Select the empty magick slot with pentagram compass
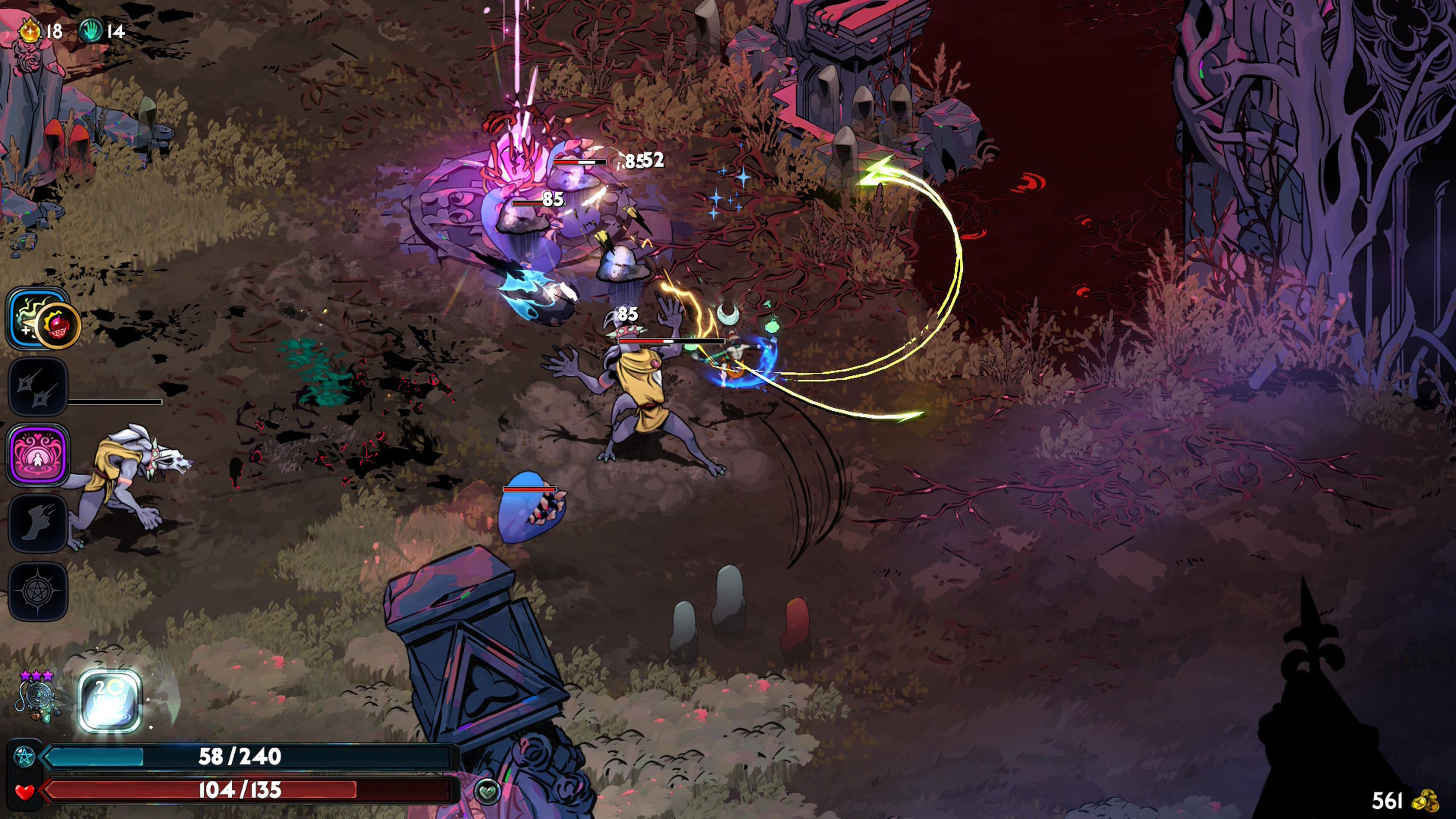 click(x=37, y=591)
